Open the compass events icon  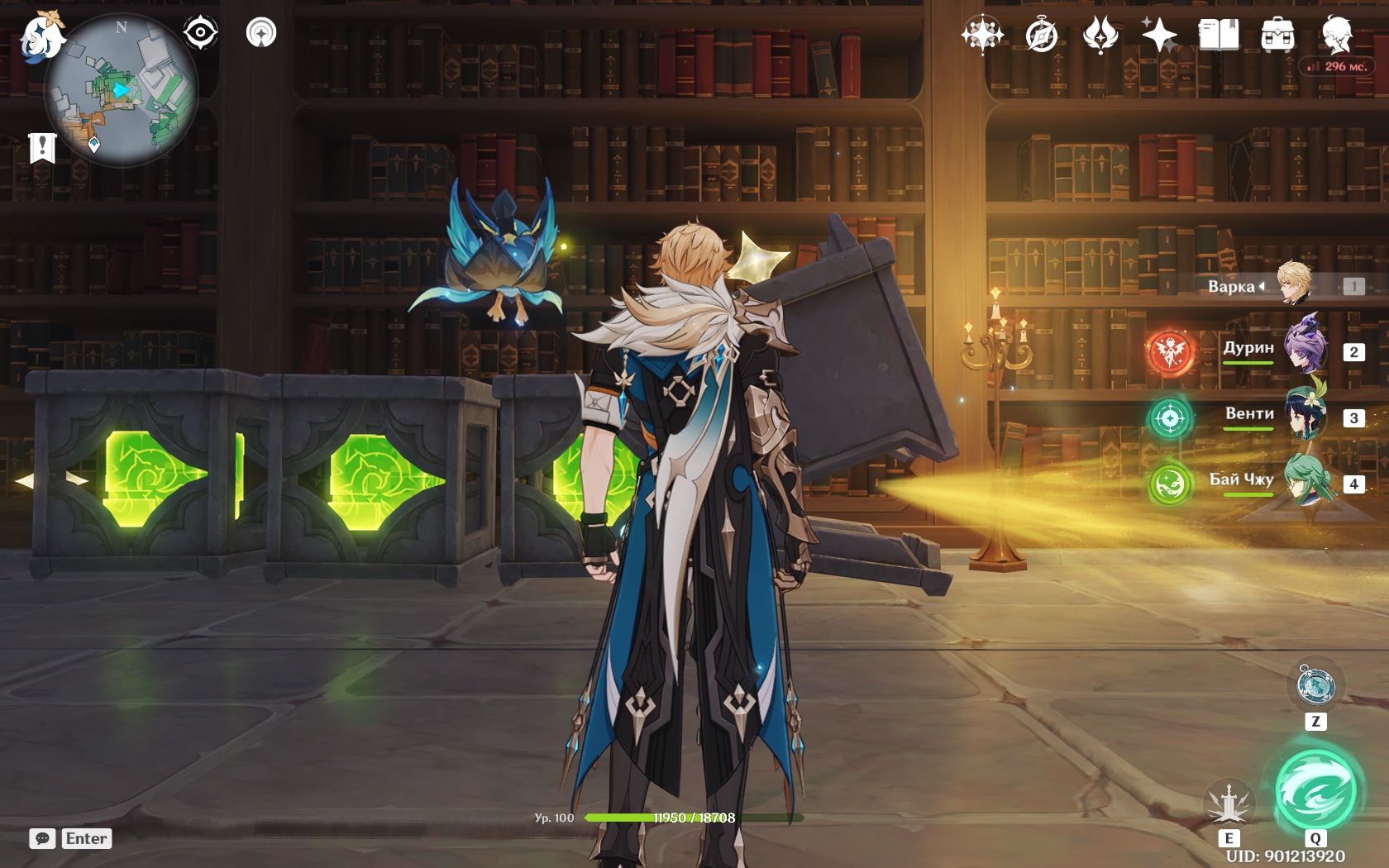tap(1042, 36)
